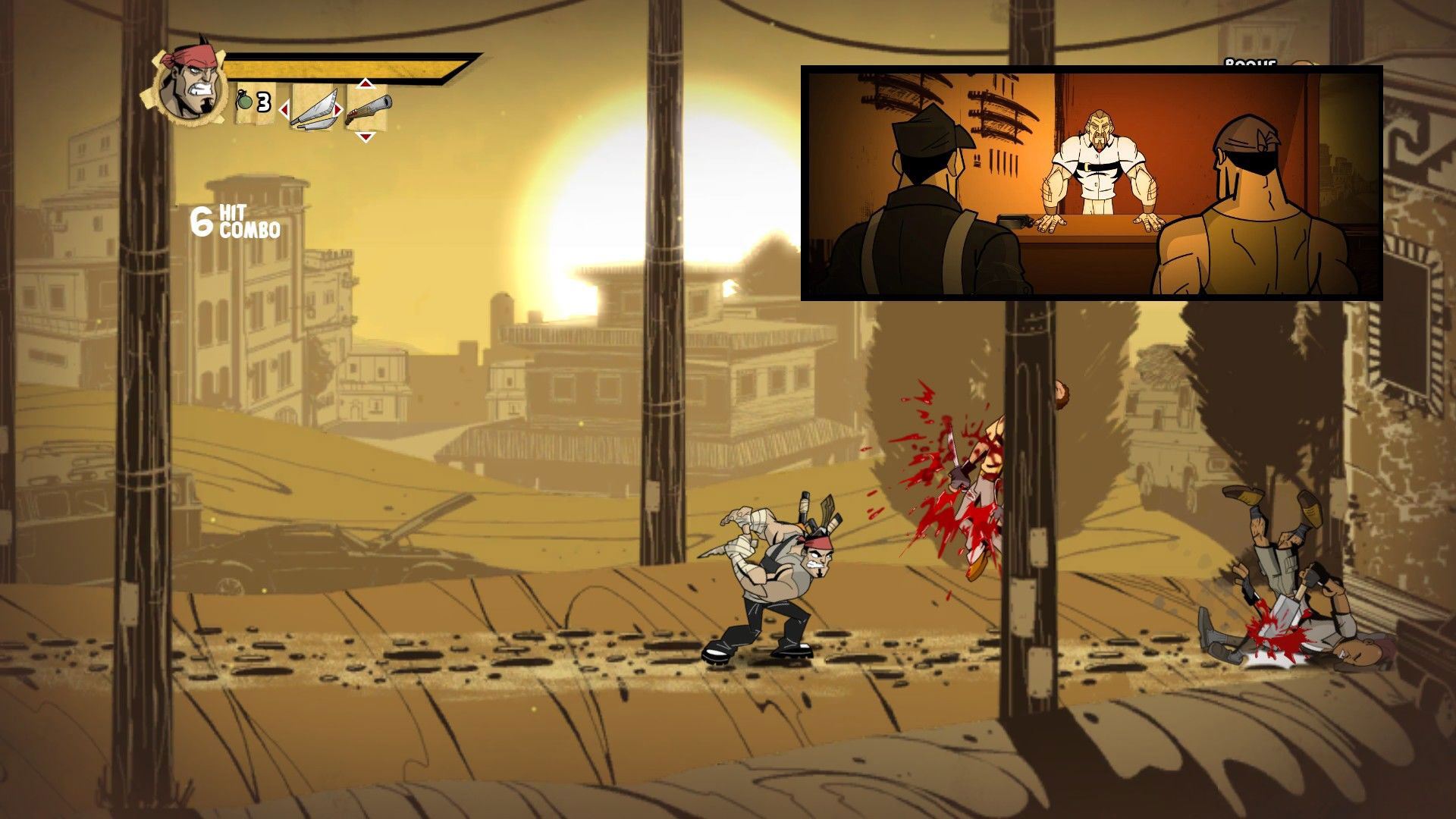Click the cutscene comic panel
This screenshot has width=1456, height=819.
pyautogui.click(x=1091, y=183)
